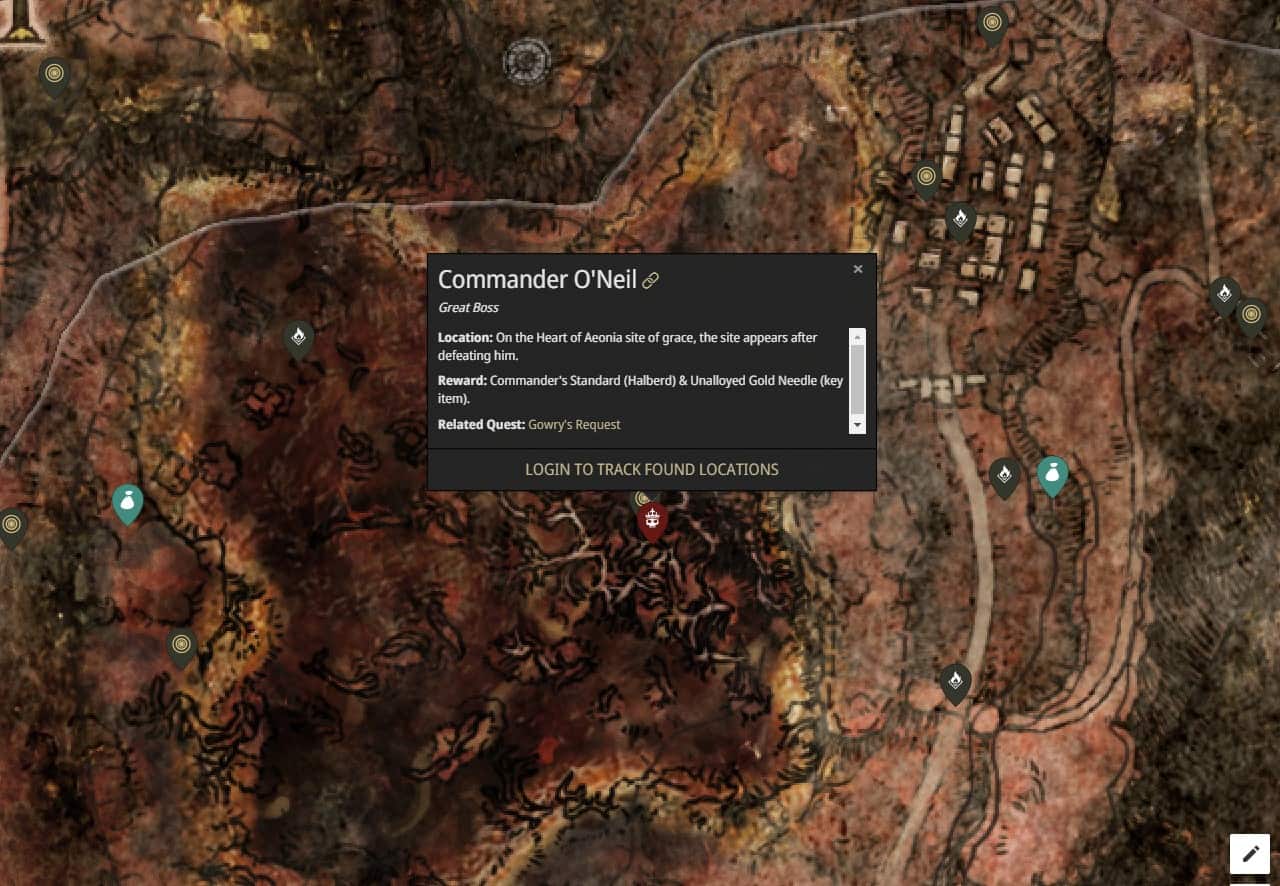Viewport: 1280px width, 886px height.
Task: Click the copy-link chain icon beside Commander O'Neil
Action: click(x=651, y=280)
